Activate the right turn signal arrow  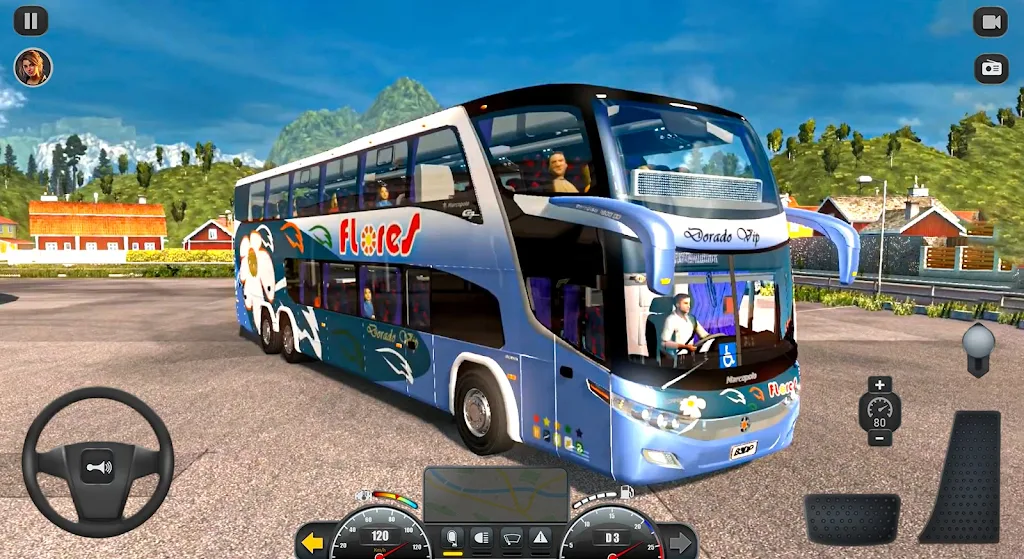click(681, 543)
